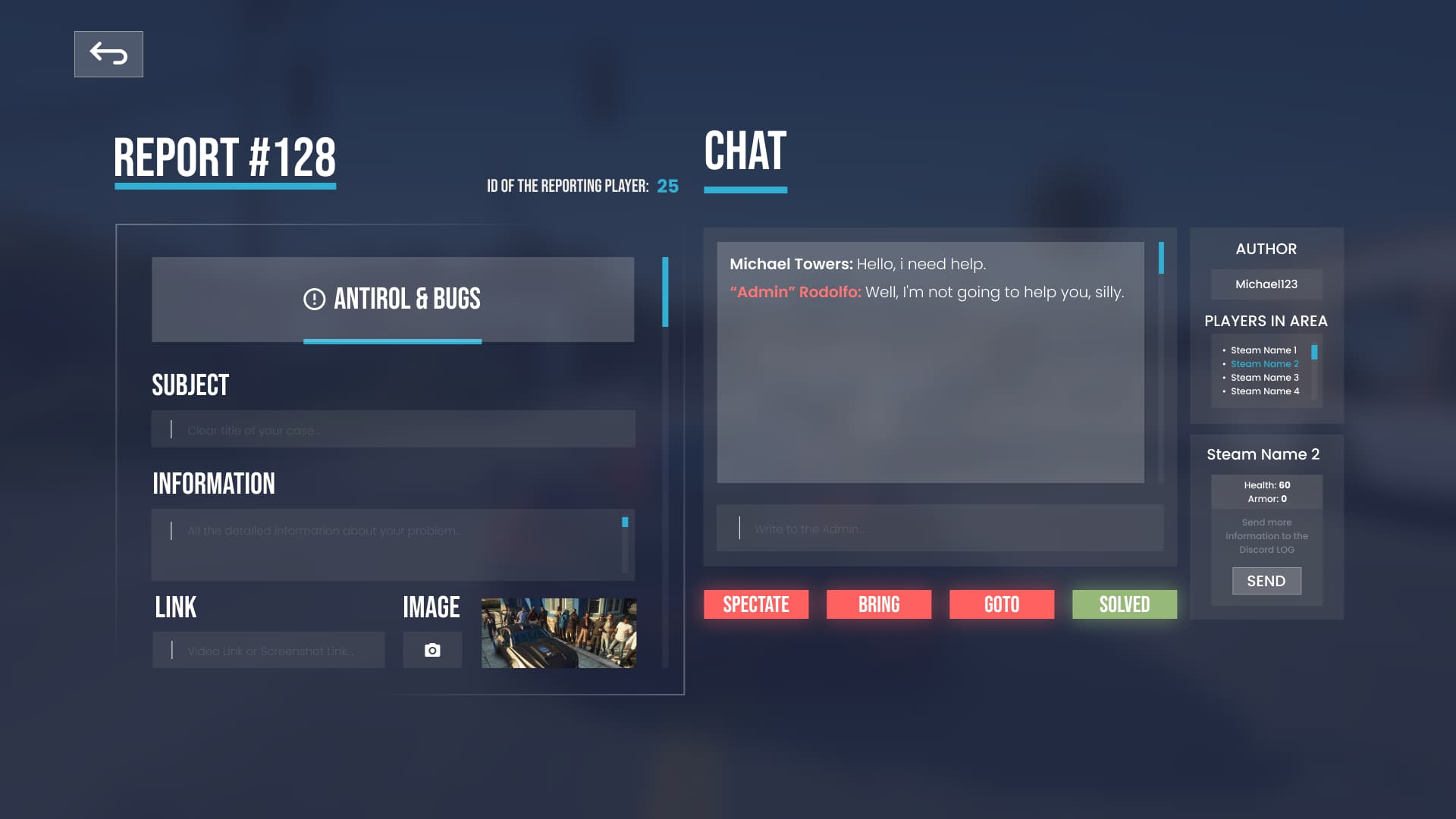1456x819 pixels.
Task: Focus the video or screenshot Link field
Action: [x=268, y=650]
